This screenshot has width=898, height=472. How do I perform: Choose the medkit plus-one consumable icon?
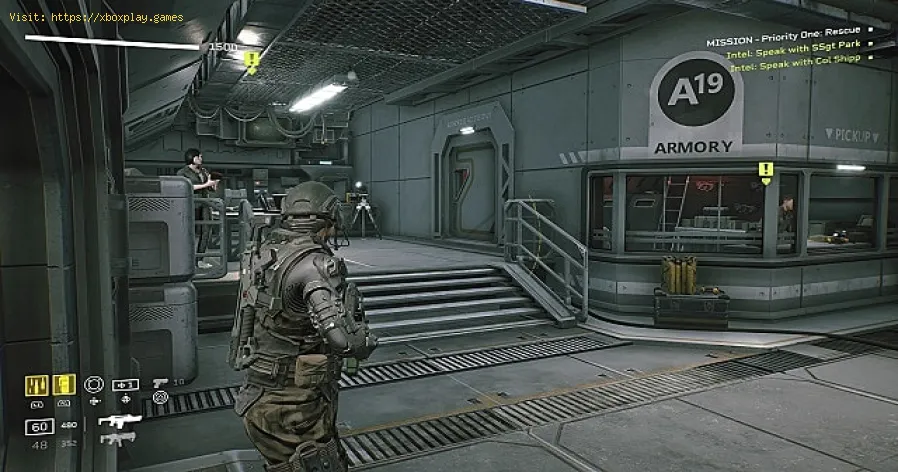[x=125, y=384]
